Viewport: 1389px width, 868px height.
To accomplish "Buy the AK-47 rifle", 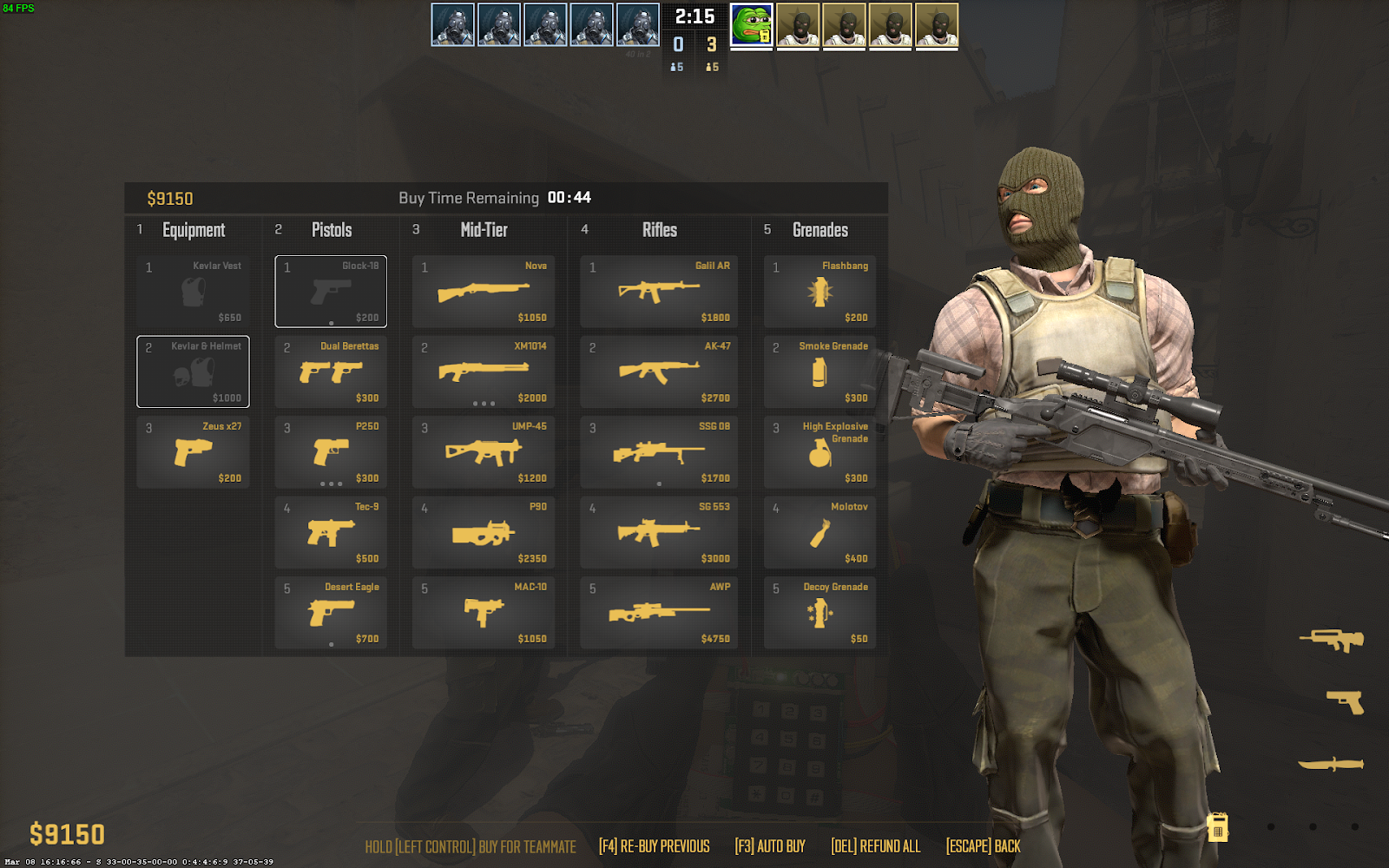I will coord(659,372).
